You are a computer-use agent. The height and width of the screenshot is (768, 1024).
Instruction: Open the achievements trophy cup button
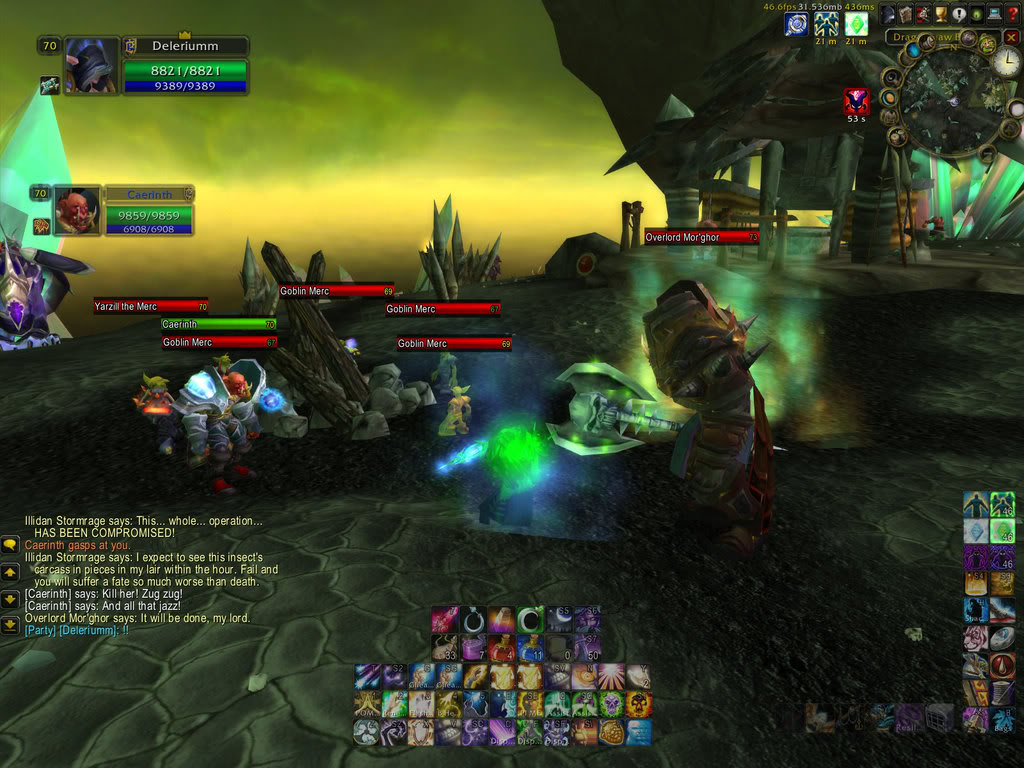943,14
